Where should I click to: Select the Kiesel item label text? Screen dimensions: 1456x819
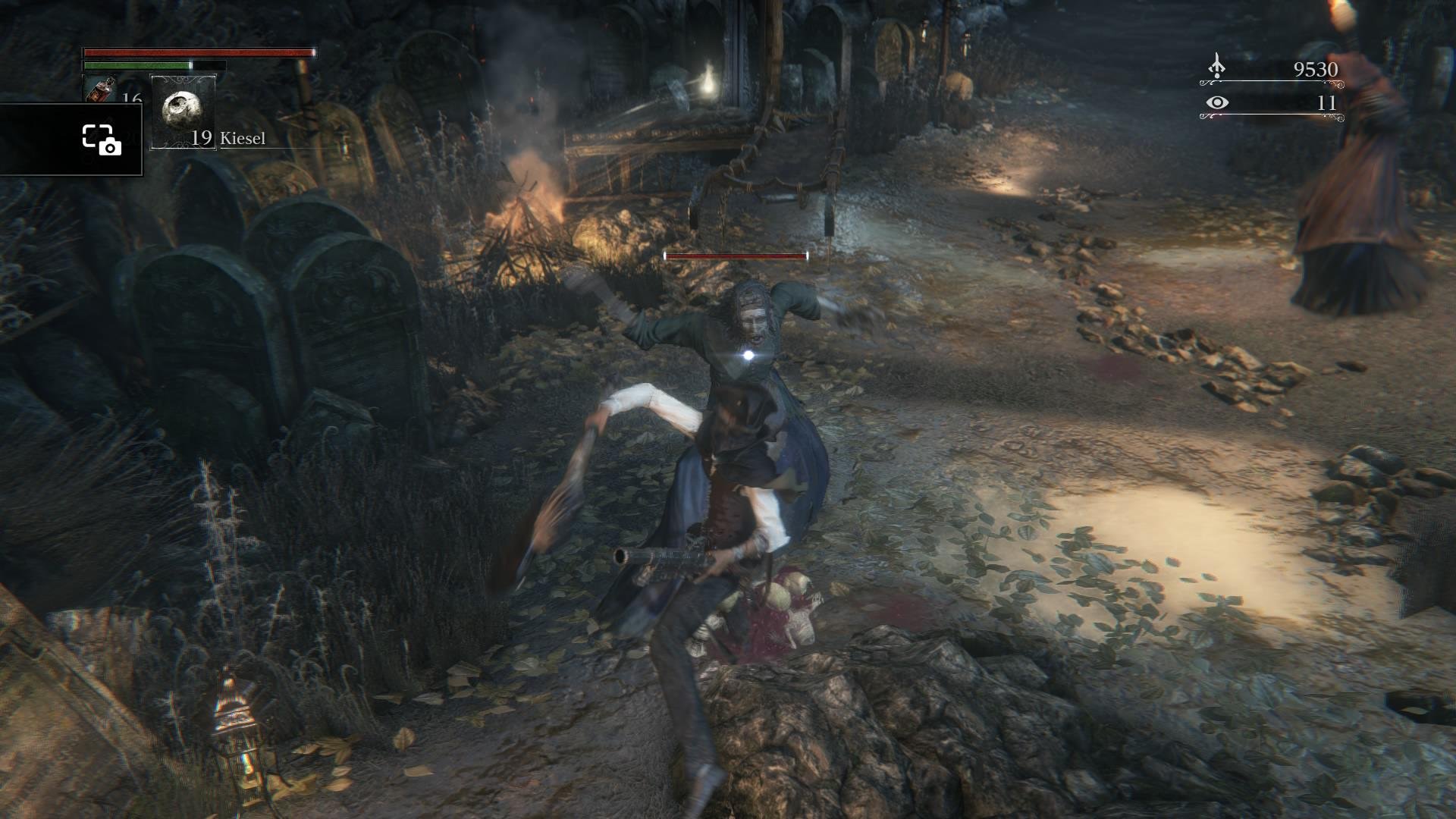(x=243, y=138)
